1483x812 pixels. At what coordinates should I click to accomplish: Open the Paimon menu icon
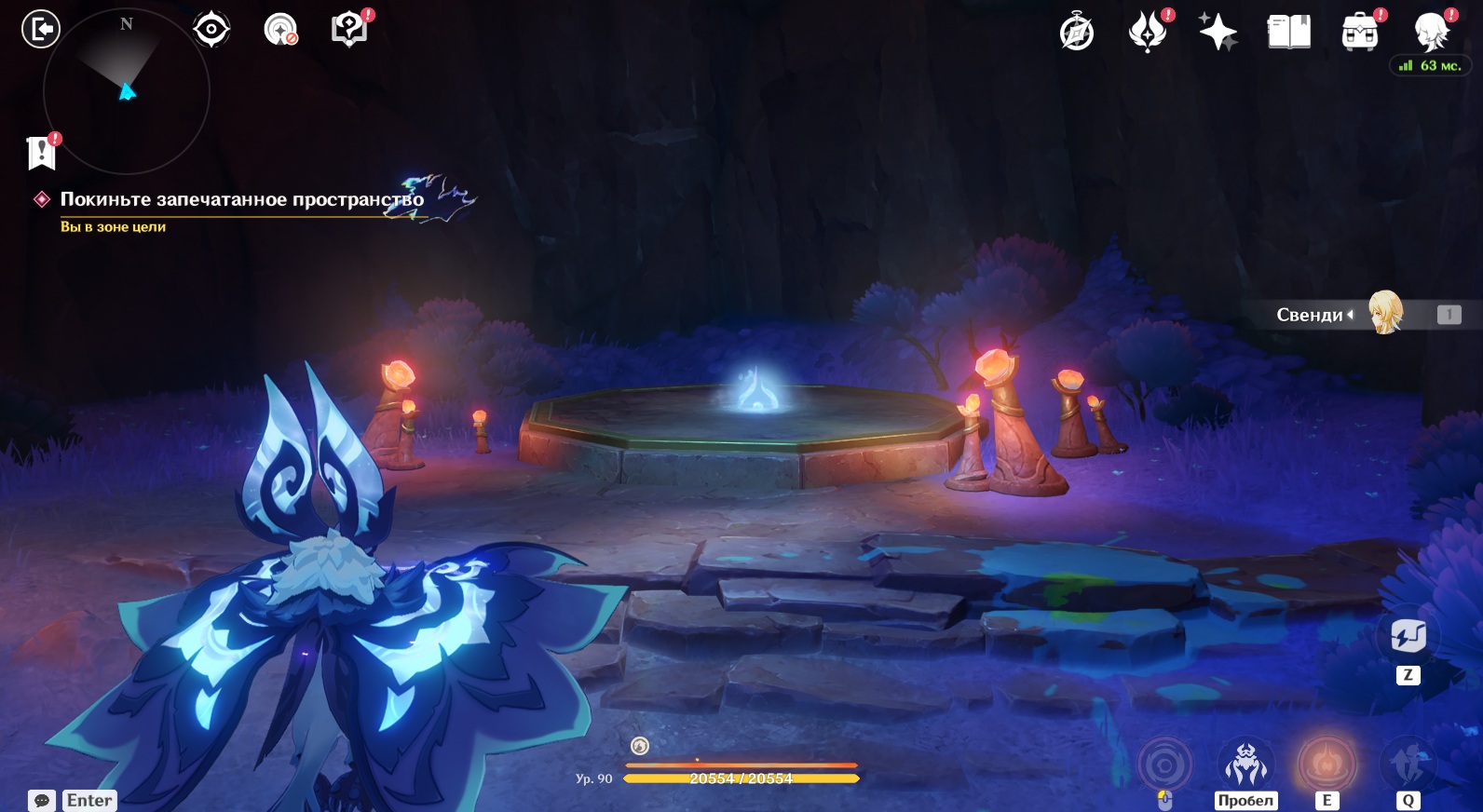point(1431,32)
